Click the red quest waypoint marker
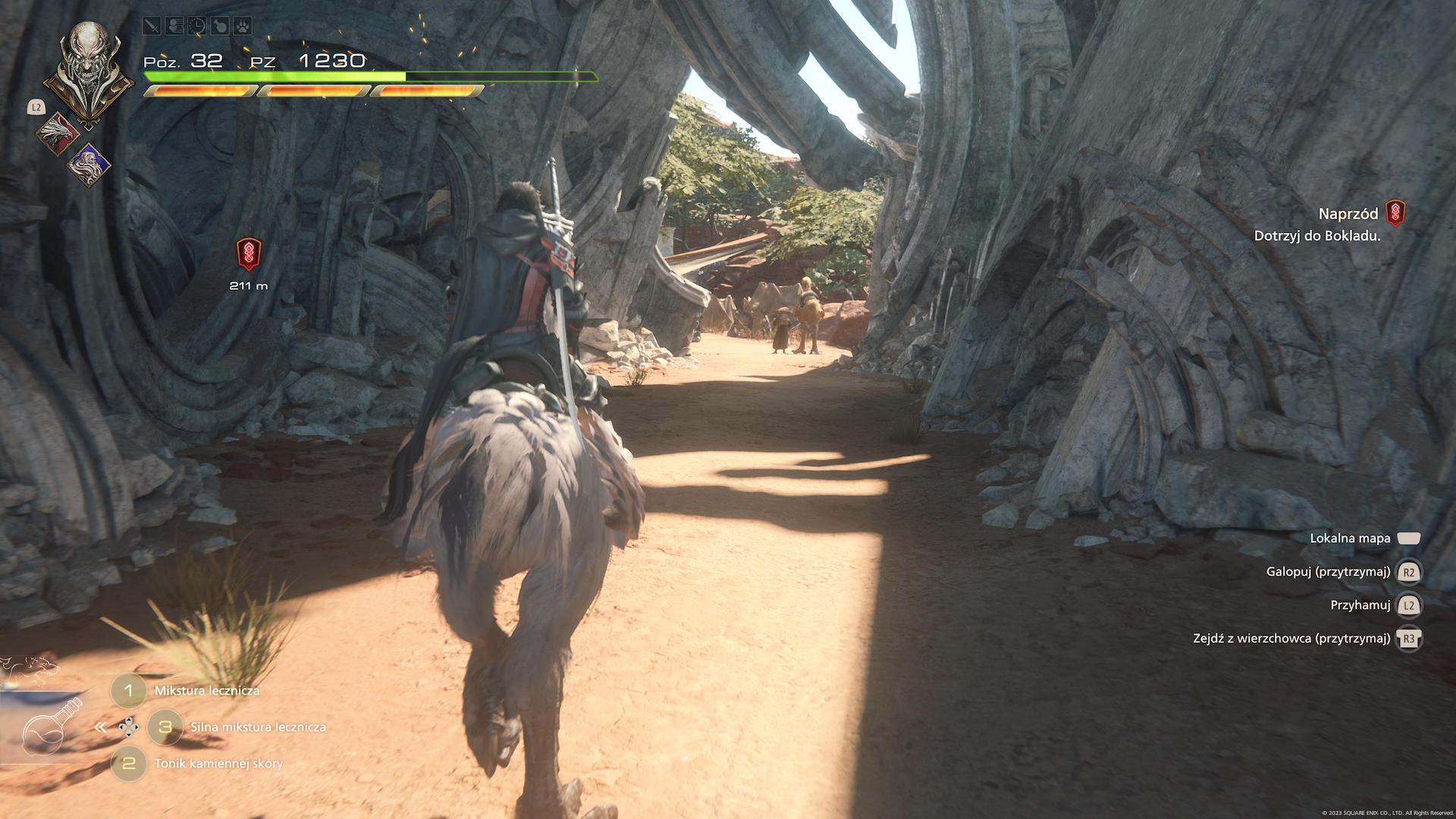1456x819 pixels. point(249,255)
